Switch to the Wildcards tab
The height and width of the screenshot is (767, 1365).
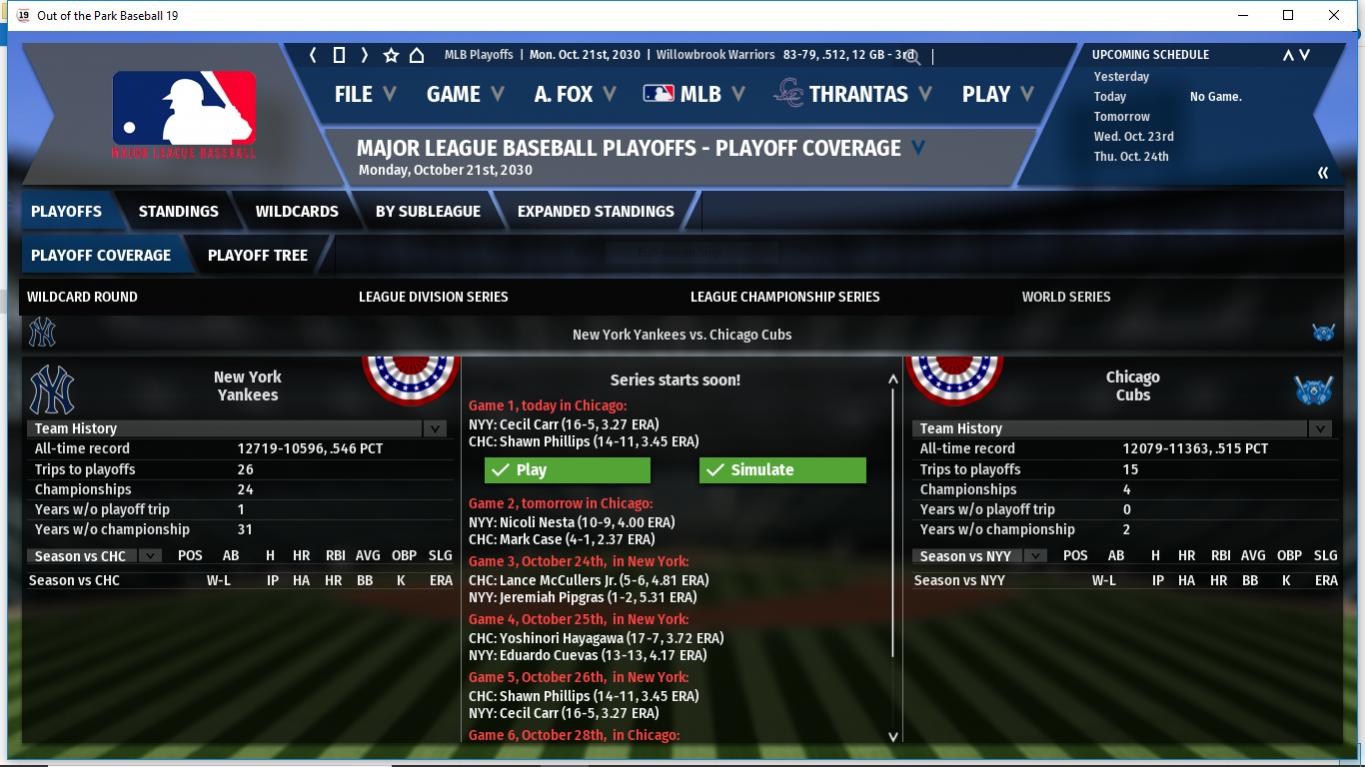click(x=297, y=211)
